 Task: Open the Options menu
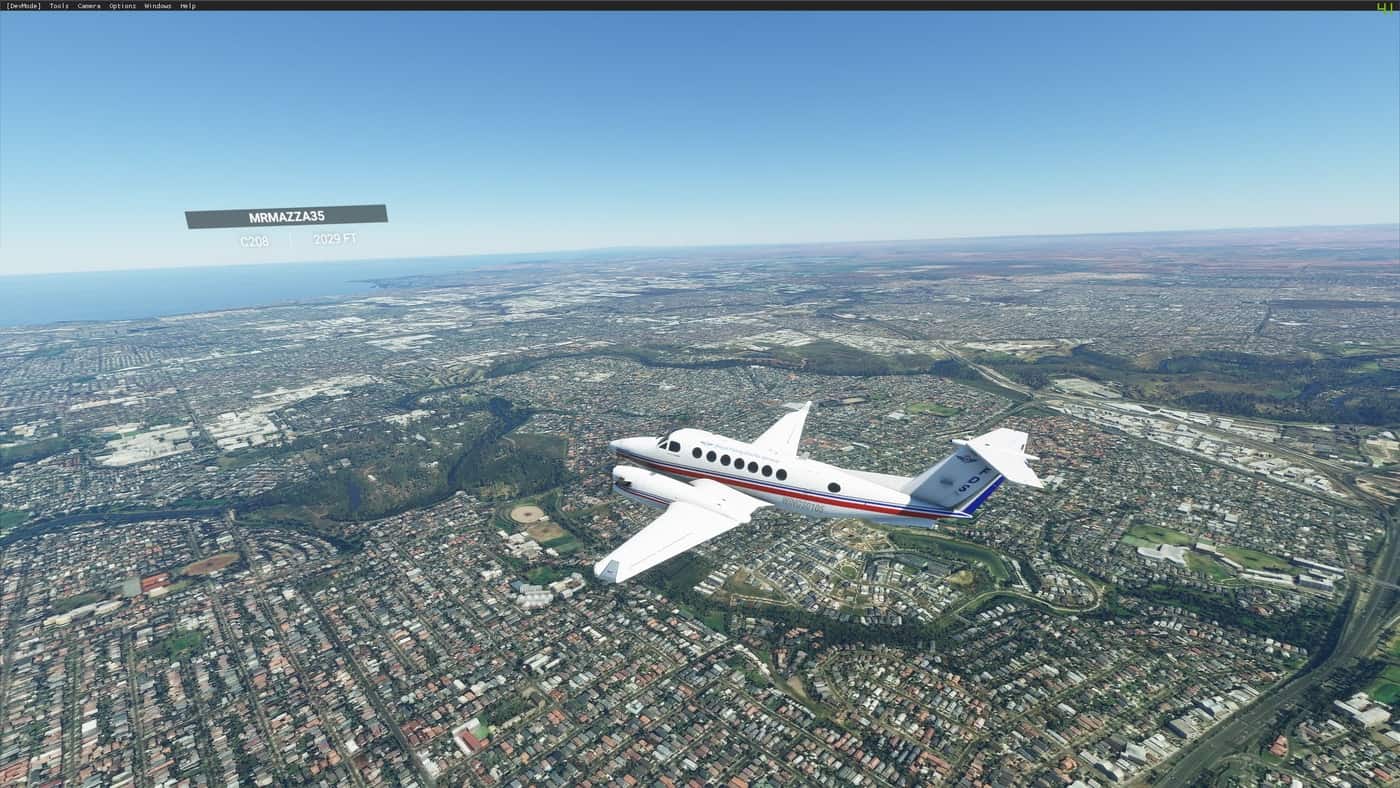point(122,6)
